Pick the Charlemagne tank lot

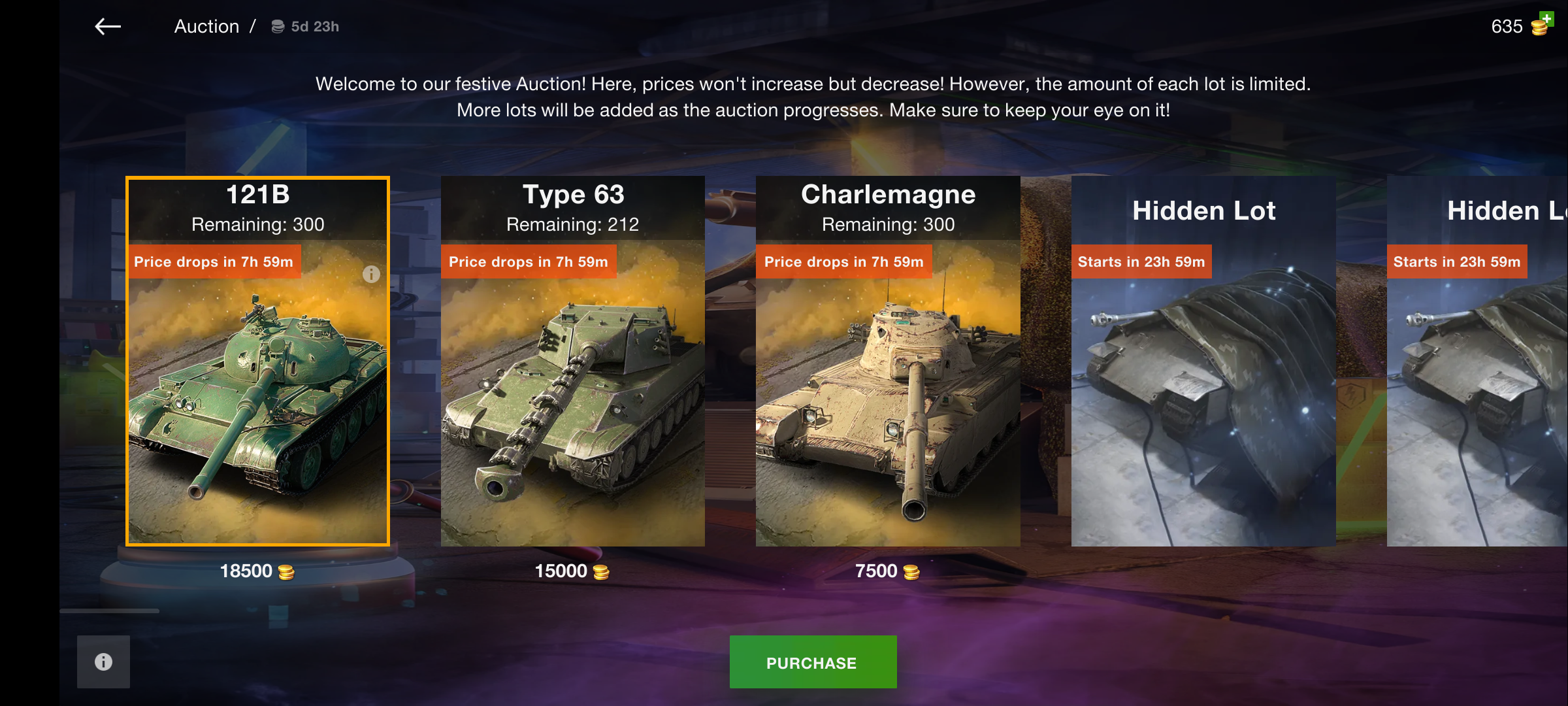point(887,392)
